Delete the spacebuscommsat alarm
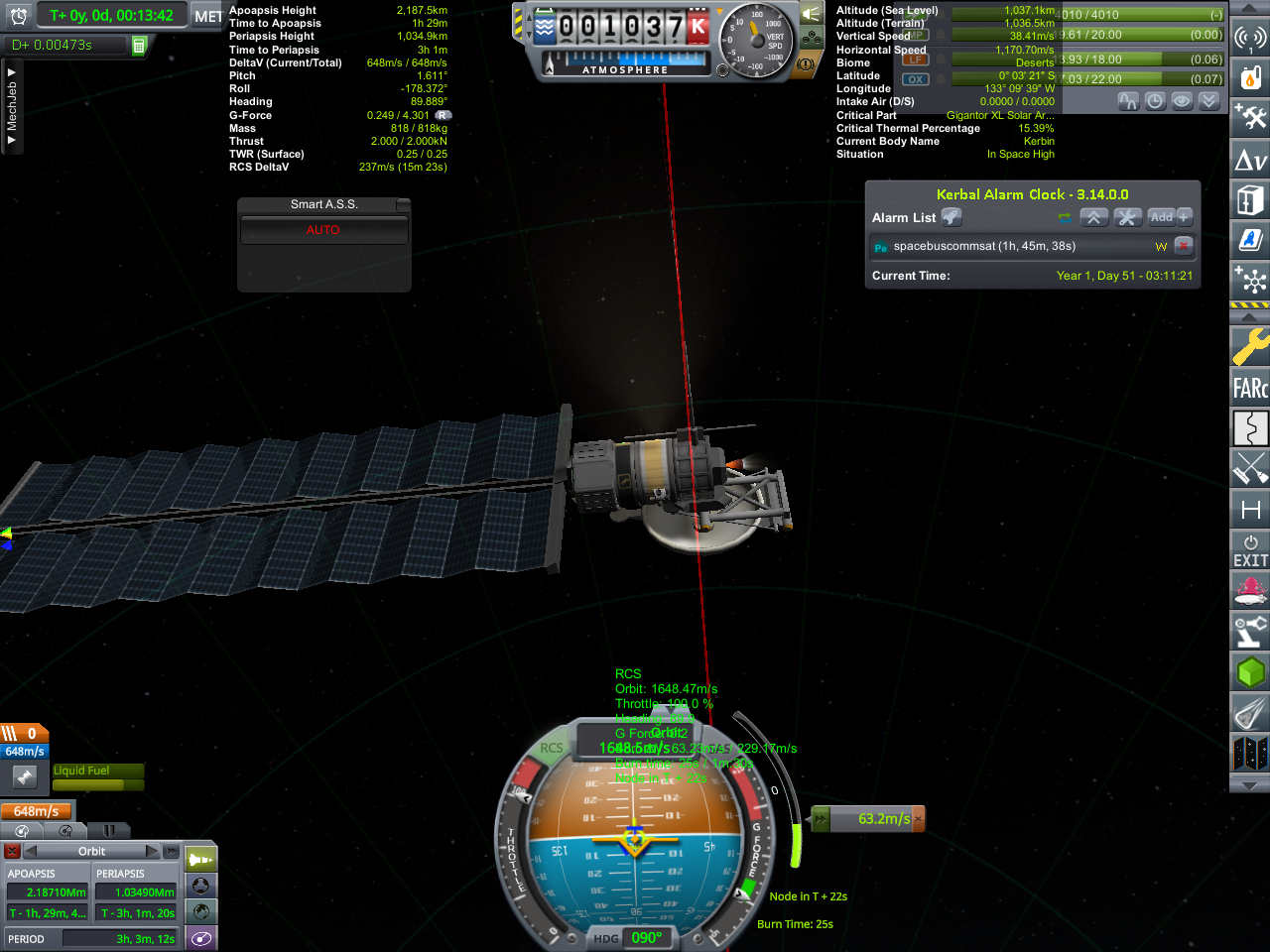 1183,246
